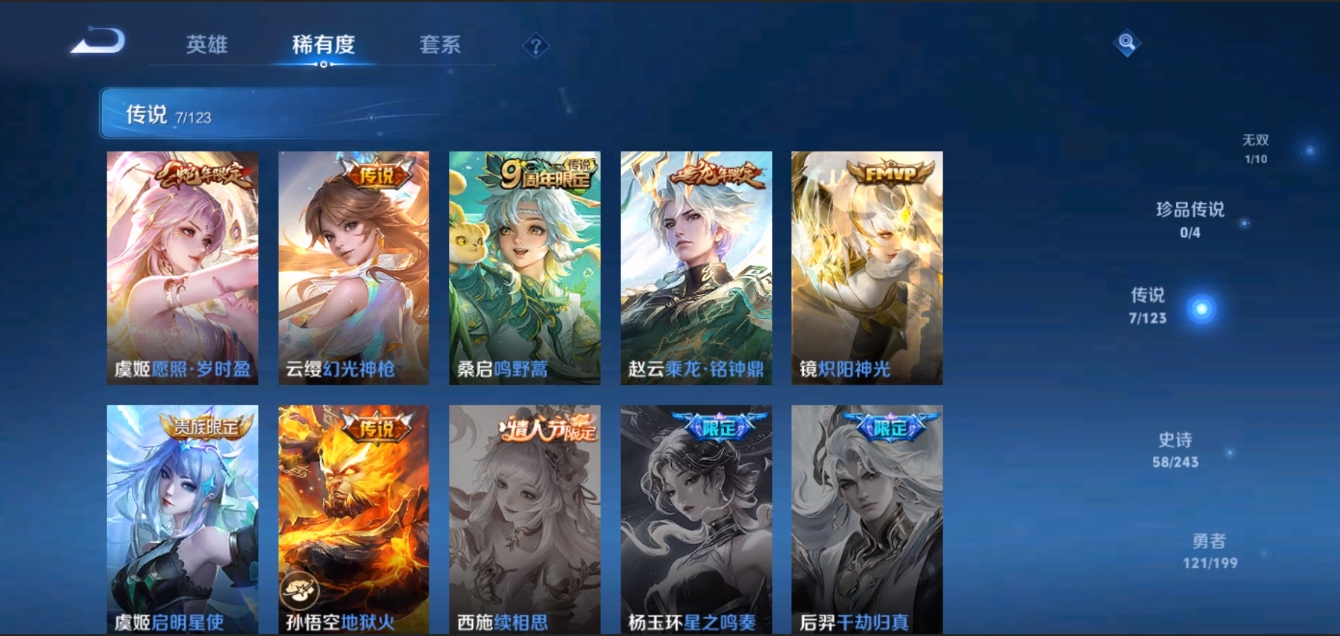Go back using the return arrow
Screen dimensions: 1340x636
pyautogui.click(x=98, y=42)
